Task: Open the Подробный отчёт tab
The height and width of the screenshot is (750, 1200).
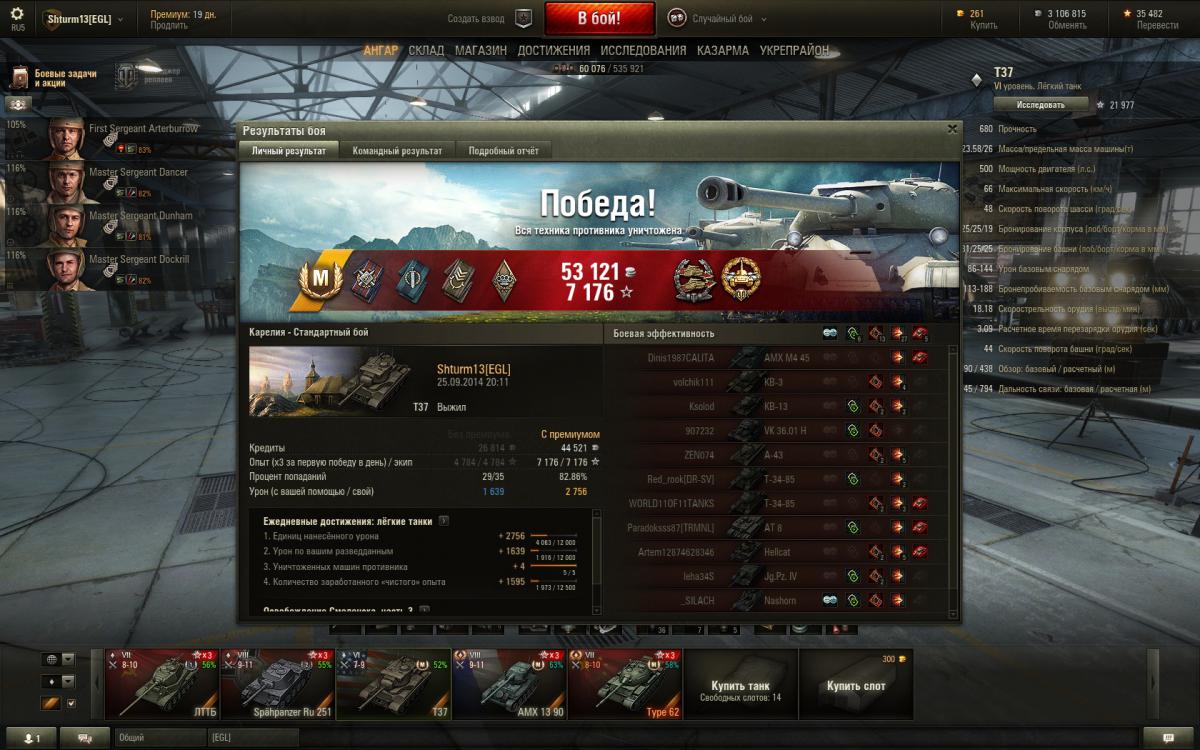Action: coord(504,151)
